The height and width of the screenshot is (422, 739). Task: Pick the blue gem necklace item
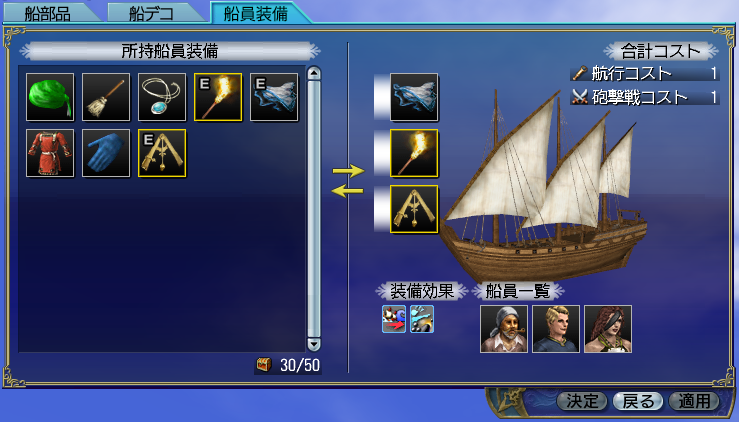click(x=162, y=97)
